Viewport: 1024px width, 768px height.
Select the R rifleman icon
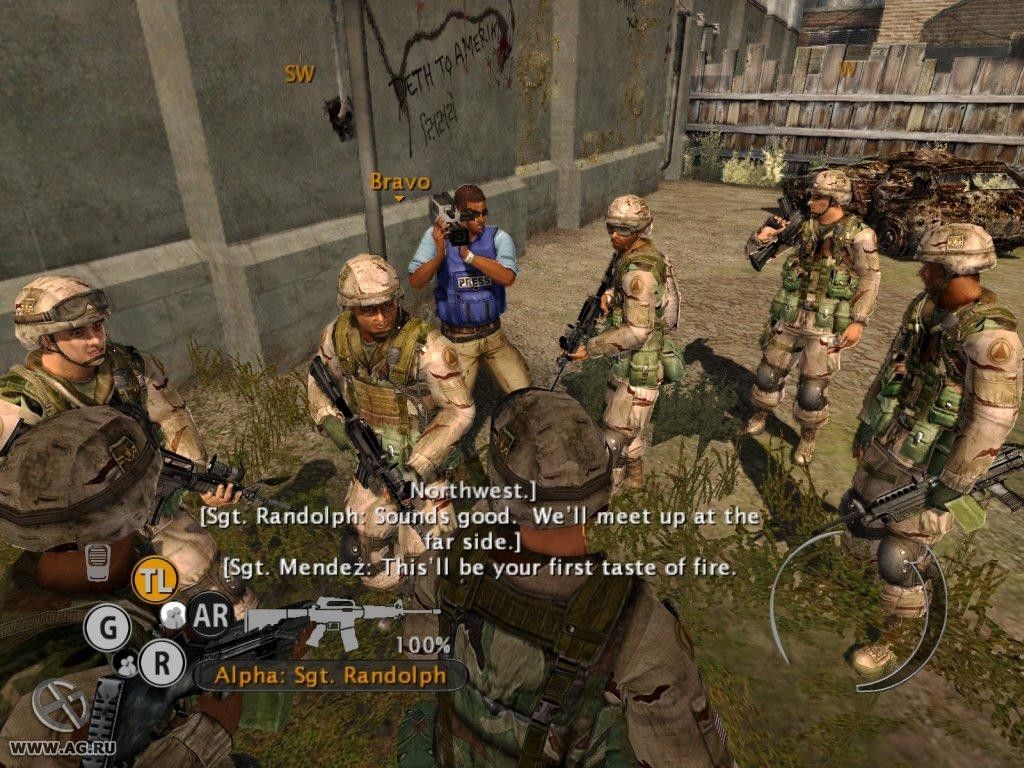[161, 661]
